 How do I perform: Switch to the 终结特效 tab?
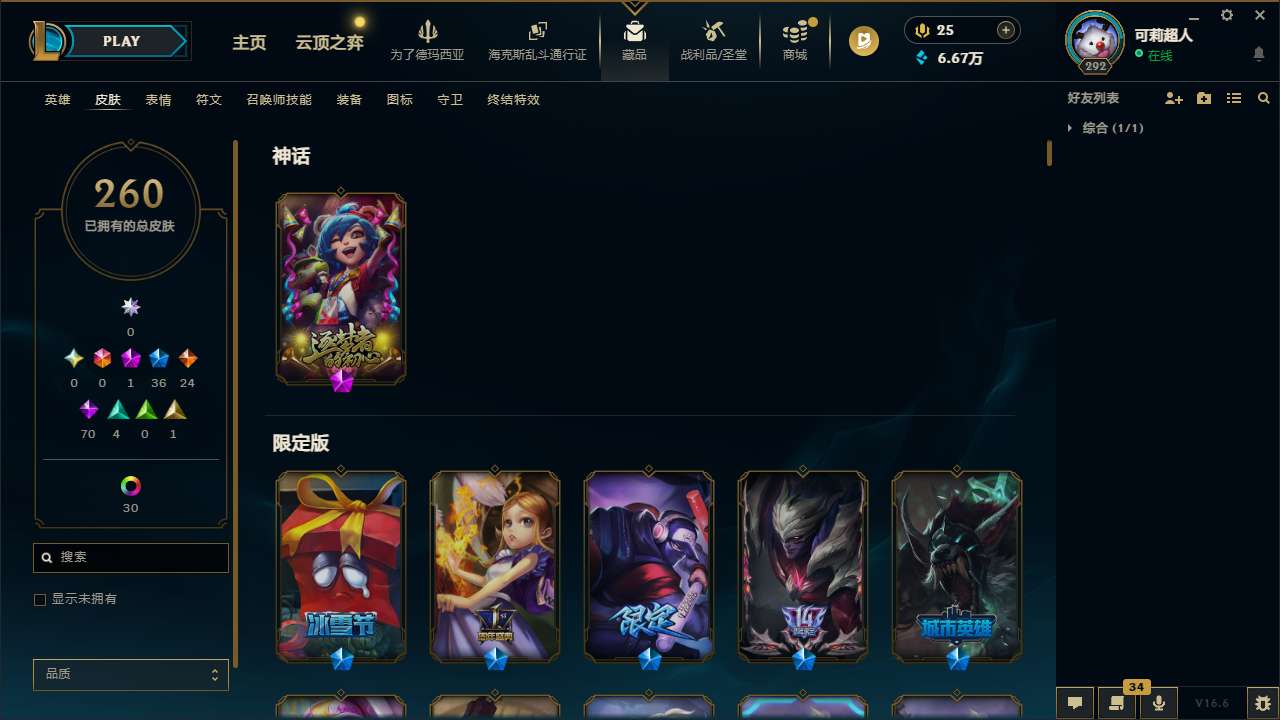[512, 100]
